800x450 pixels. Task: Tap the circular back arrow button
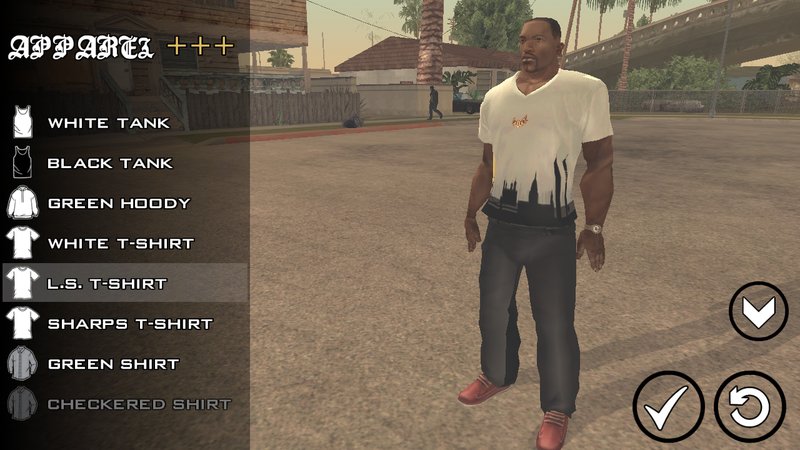point(750,407)
